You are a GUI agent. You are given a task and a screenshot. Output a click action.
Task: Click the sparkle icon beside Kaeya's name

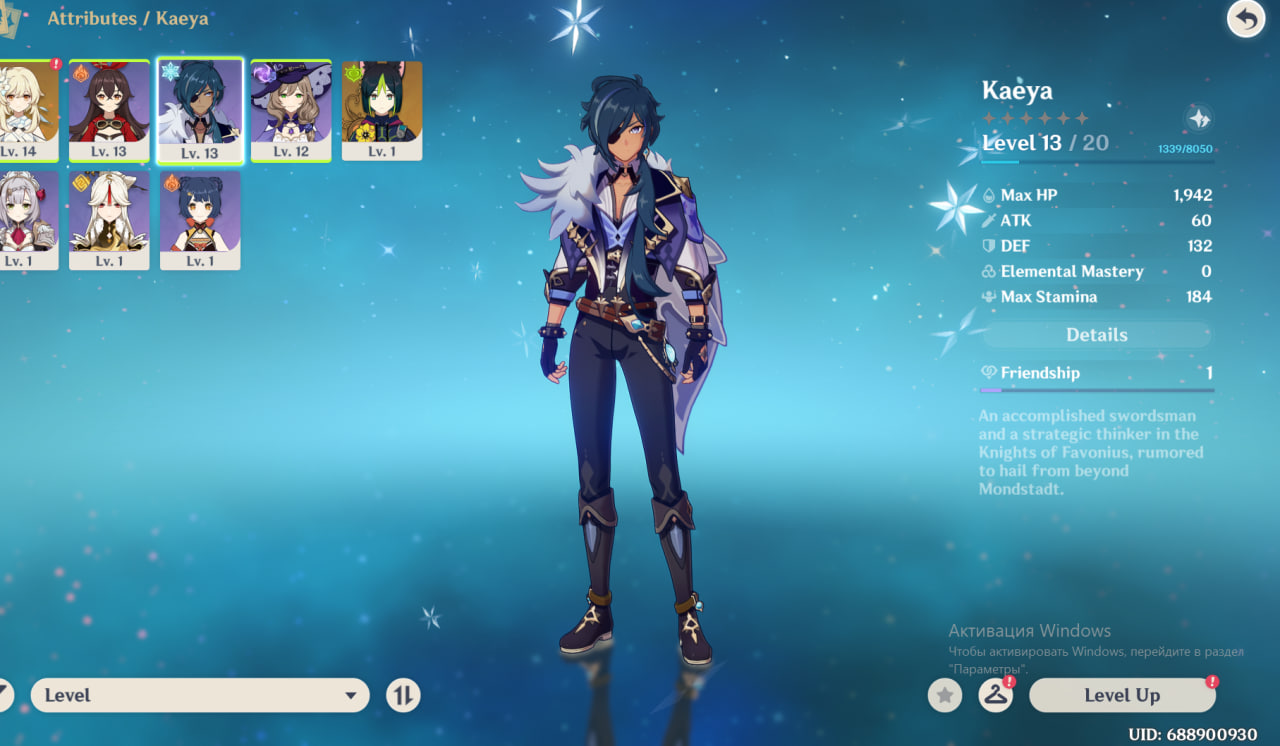pos(1198,118)
